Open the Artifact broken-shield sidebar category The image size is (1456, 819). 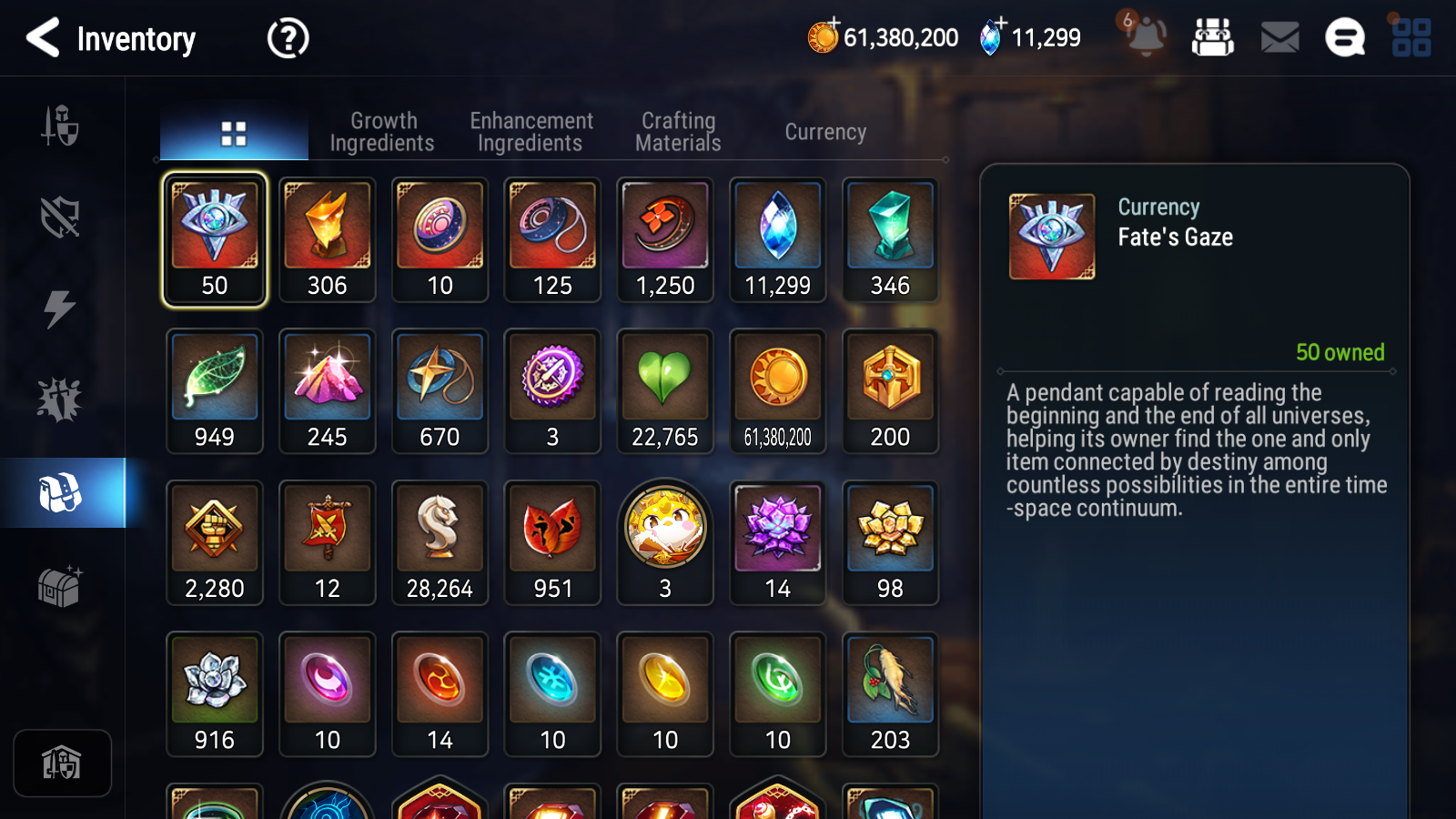(60, 214)
